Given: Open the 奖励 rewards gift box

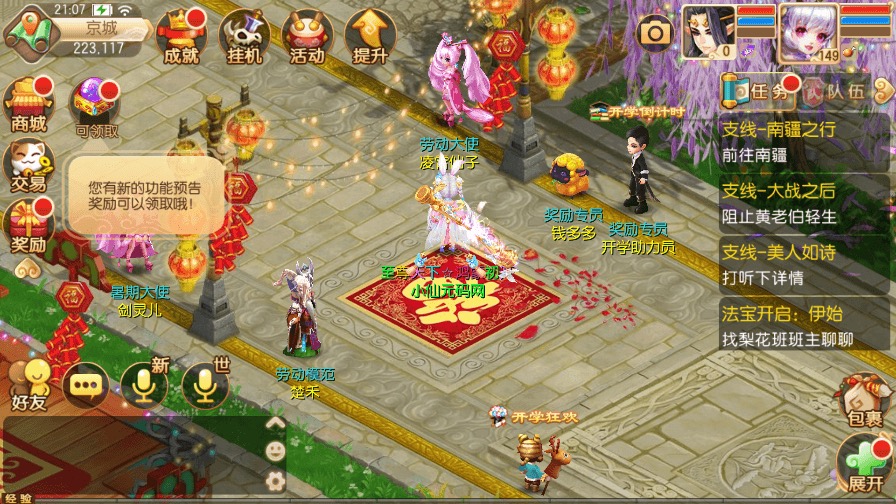Looking at the screenshot, I should 29,226.
